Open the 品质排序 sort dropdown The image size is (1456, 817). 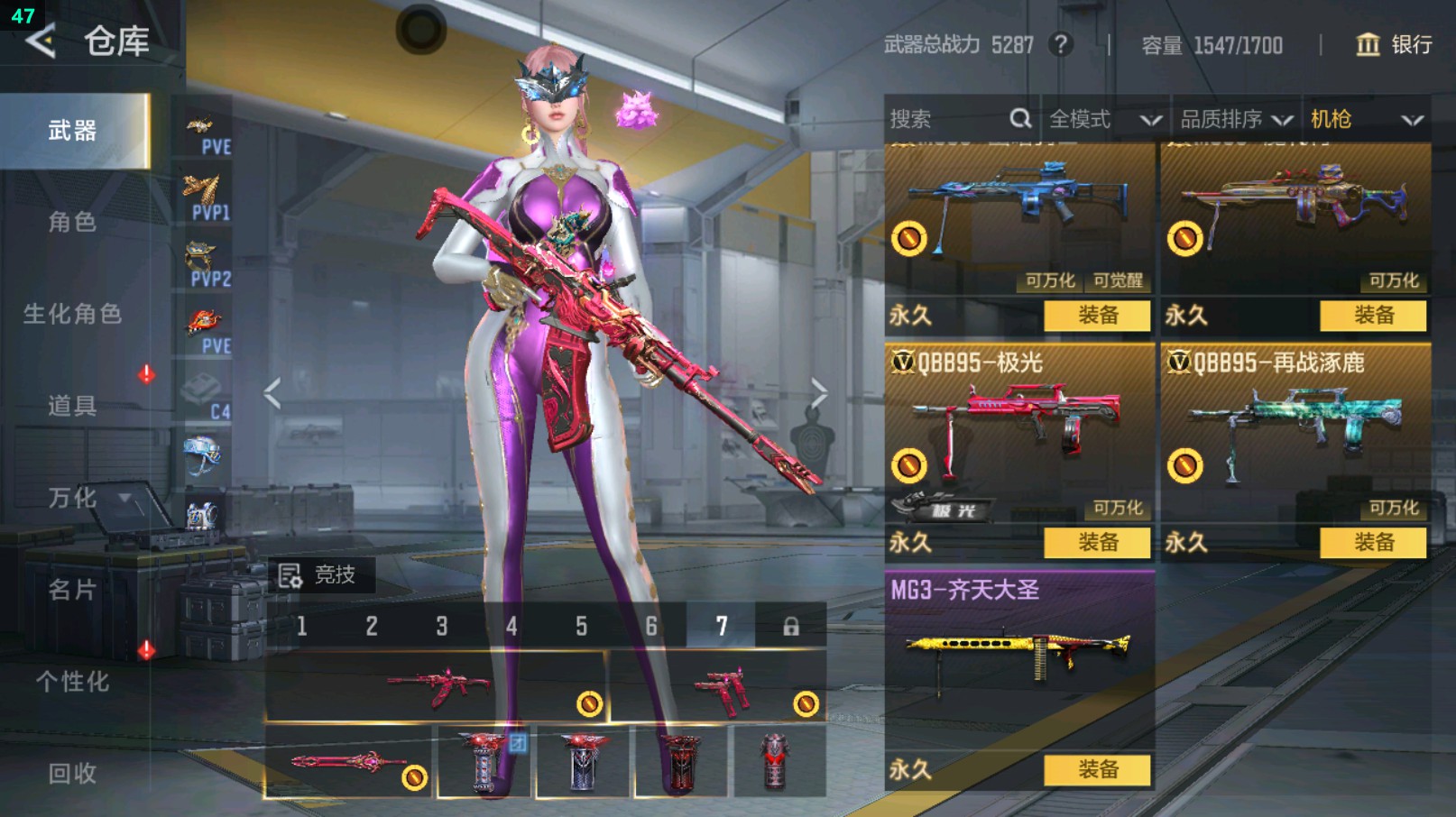[x=1236, y=119]
